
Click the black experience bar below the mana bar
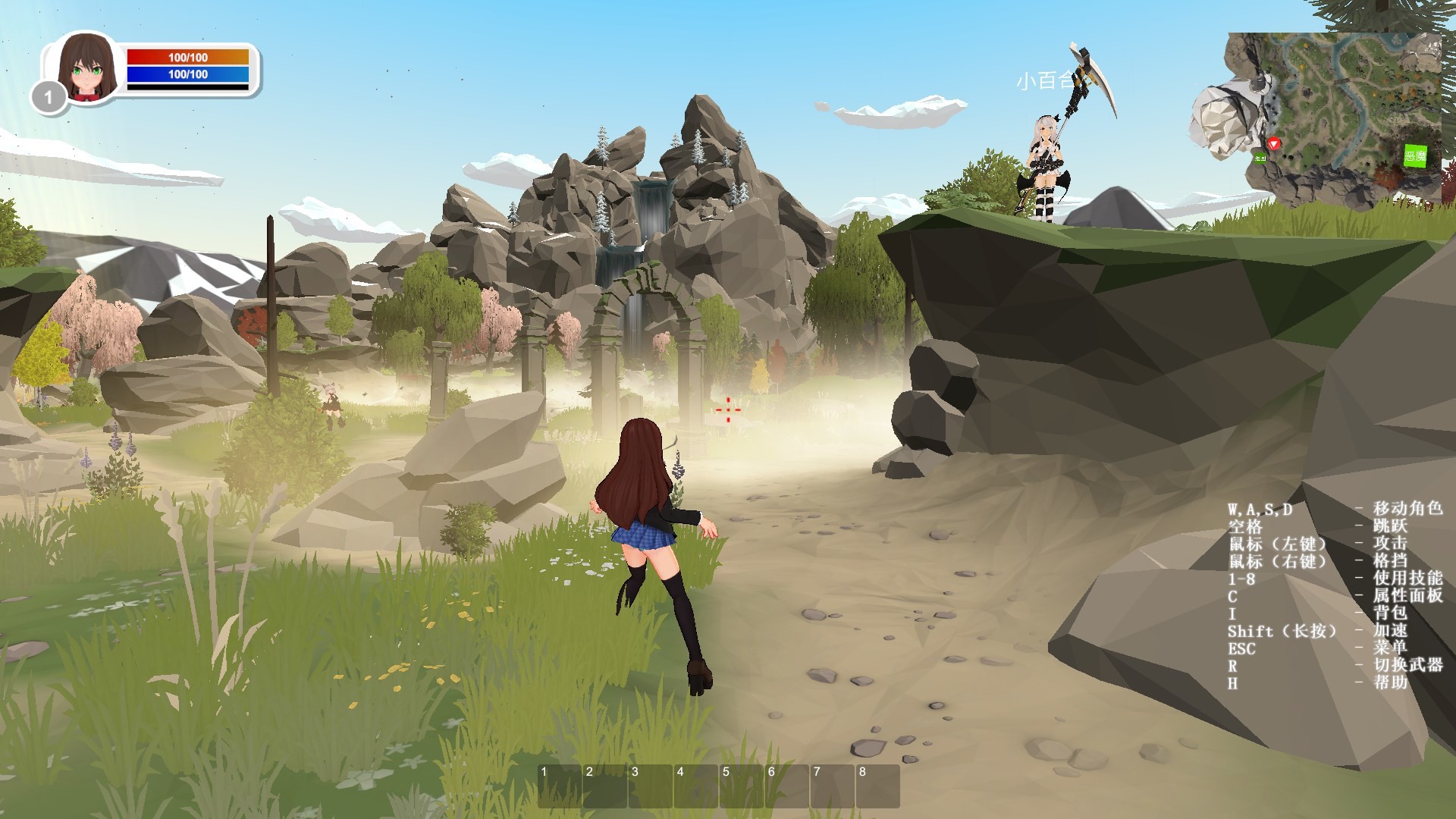(190, 89)
